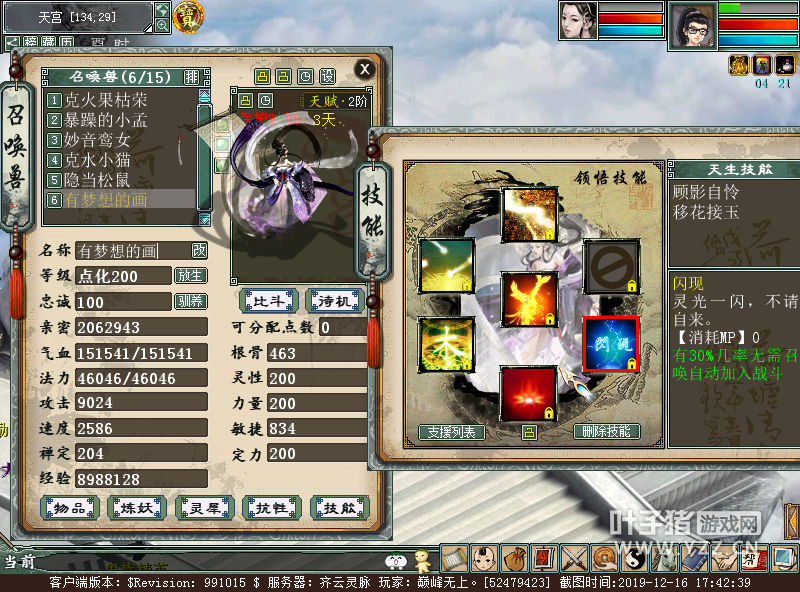Select the blue 闪现 skill icon
800x592 pixels.
click(x=610, y=344)
